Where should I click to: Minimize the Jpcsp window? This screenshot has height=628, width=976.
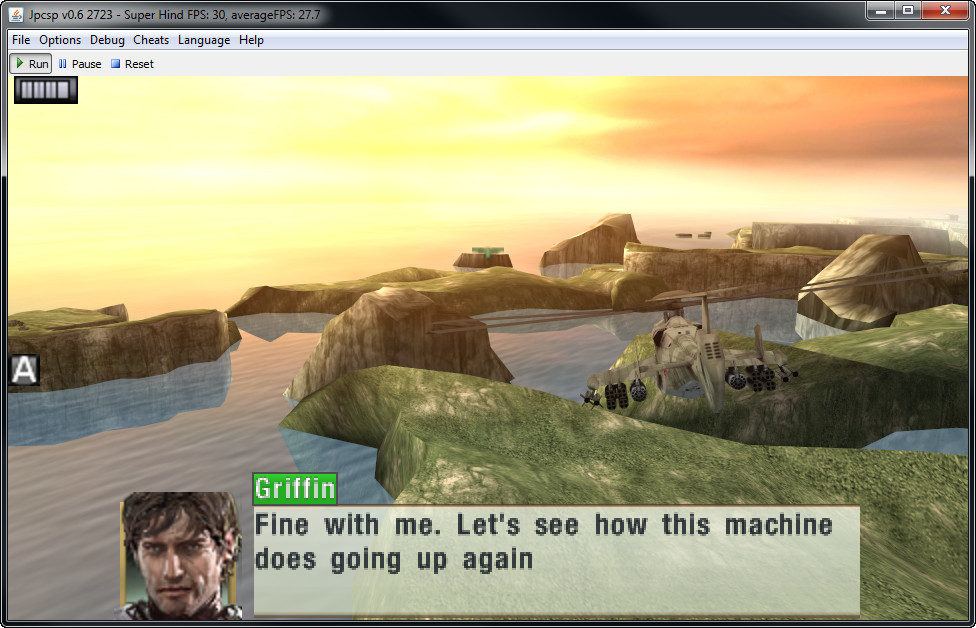[x=880, y=10]
